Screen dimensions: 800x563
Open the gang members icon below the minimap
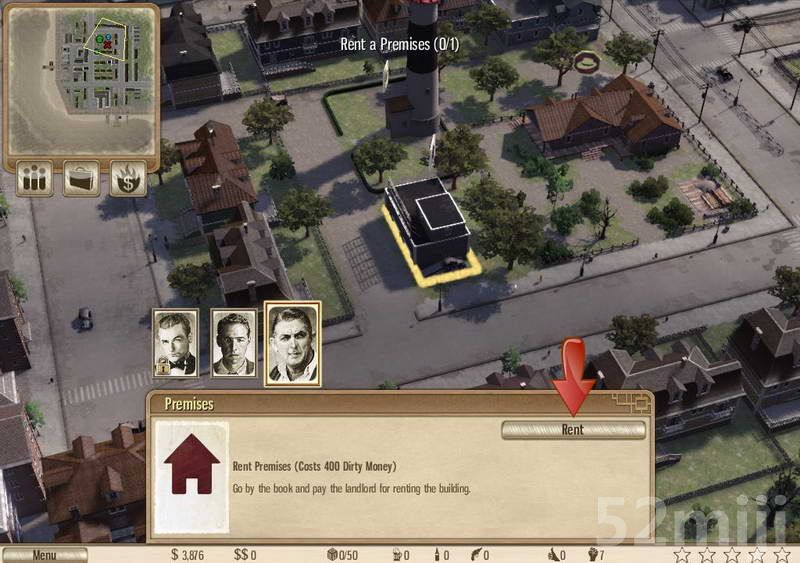click(36, 179)
